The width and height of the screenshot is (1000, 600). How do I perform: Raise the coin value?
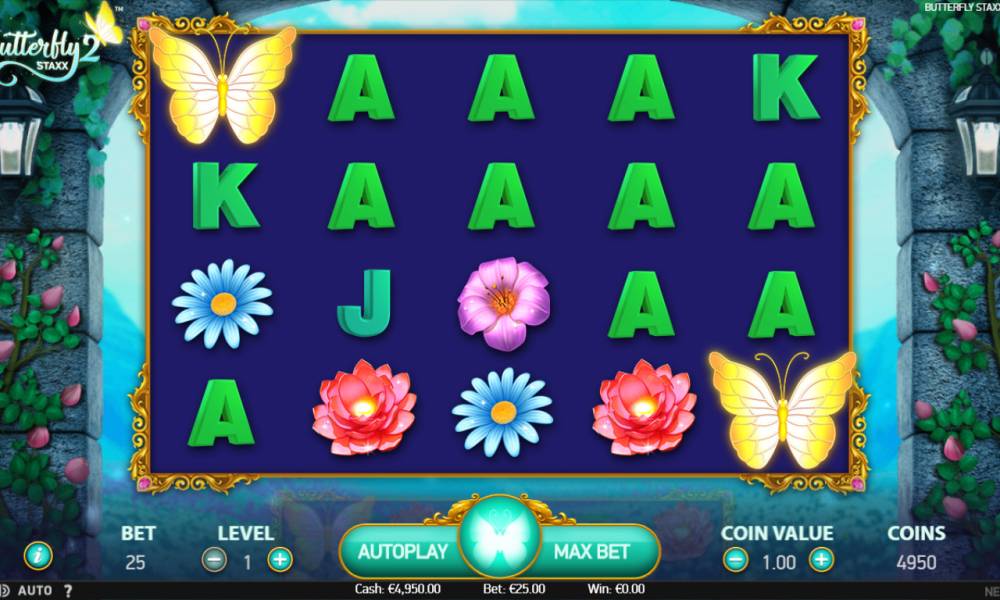(x=821, y=560)
